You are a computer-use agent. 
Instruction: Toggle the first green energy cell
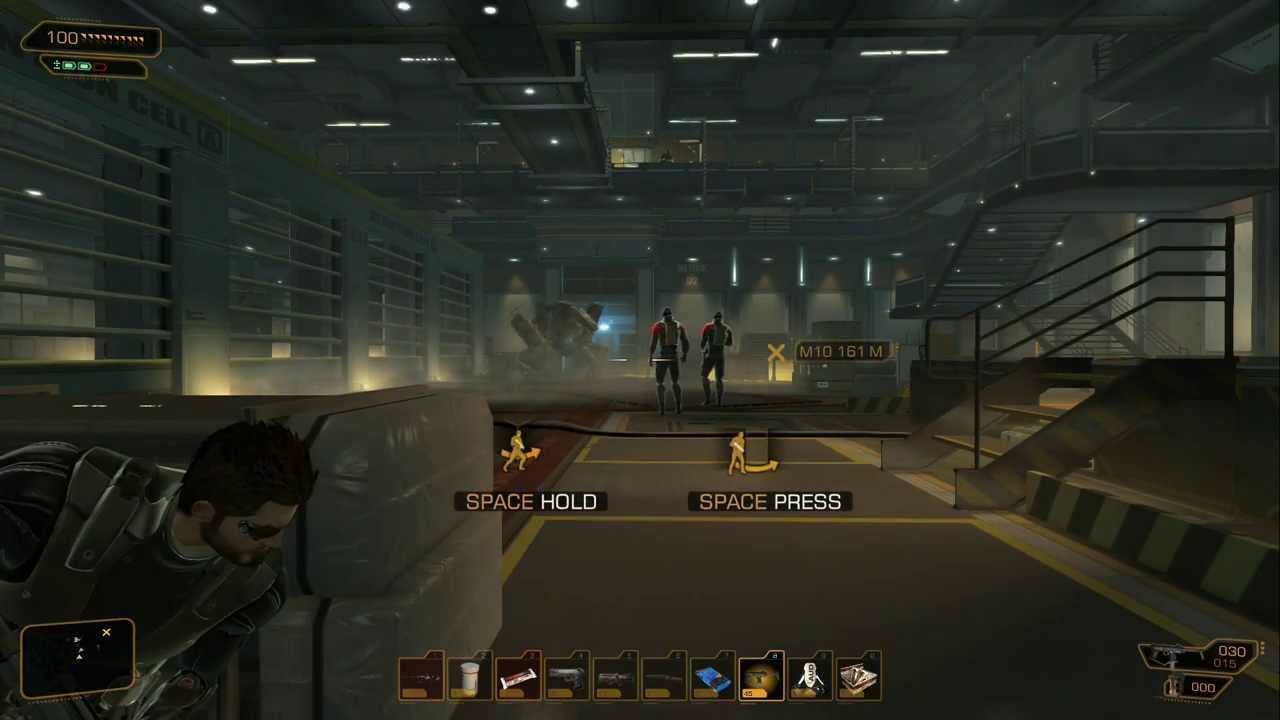(x=67, y=65)
